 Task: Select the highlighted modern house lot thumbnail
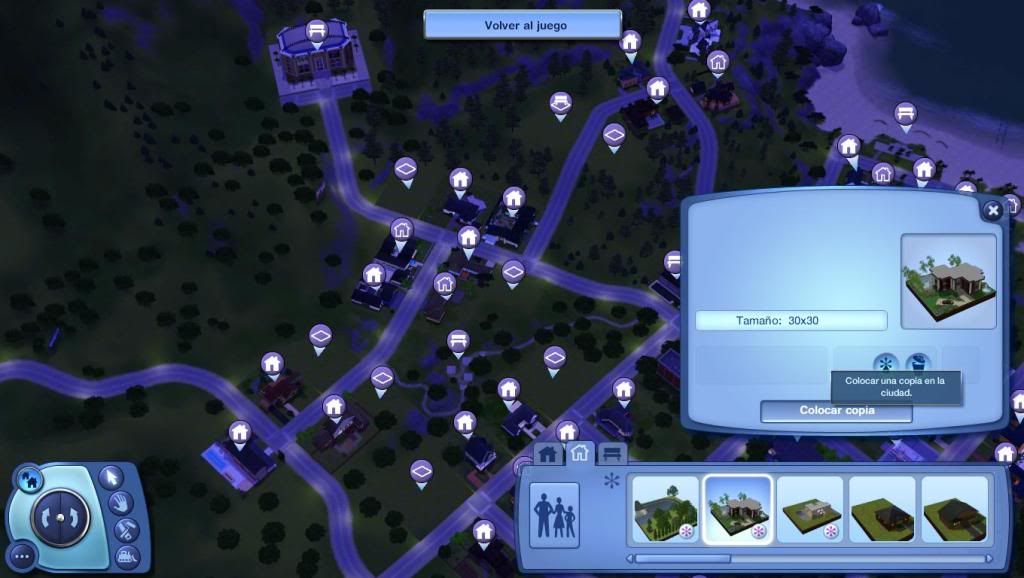click(x=737, y=509)
